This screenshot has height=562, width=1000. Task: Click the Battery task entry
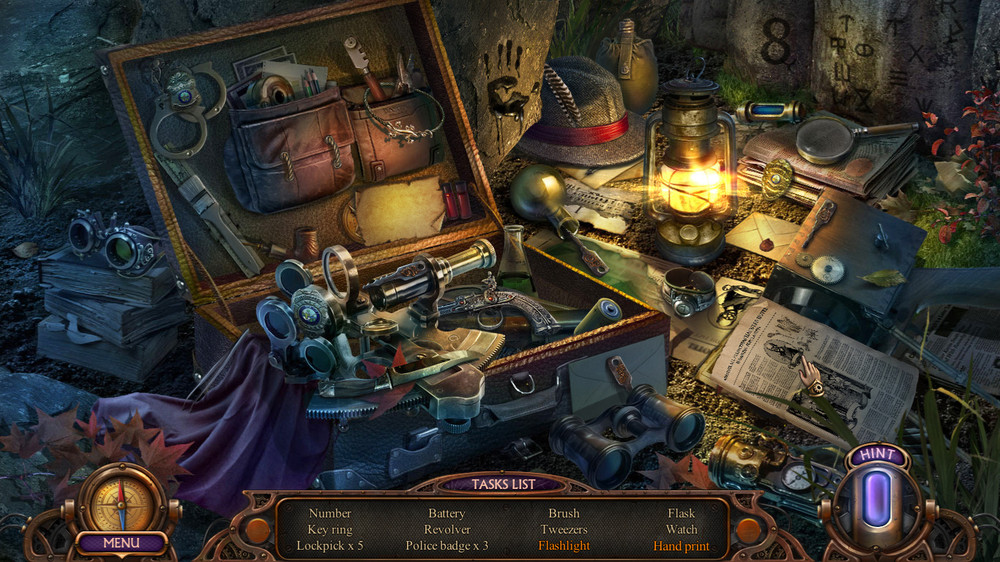(447, 514)
